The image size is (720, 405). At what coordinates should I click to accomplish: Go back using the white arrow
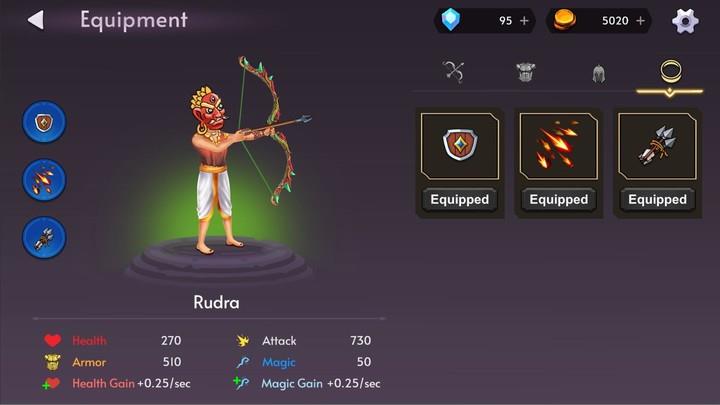tap(36, 20)
